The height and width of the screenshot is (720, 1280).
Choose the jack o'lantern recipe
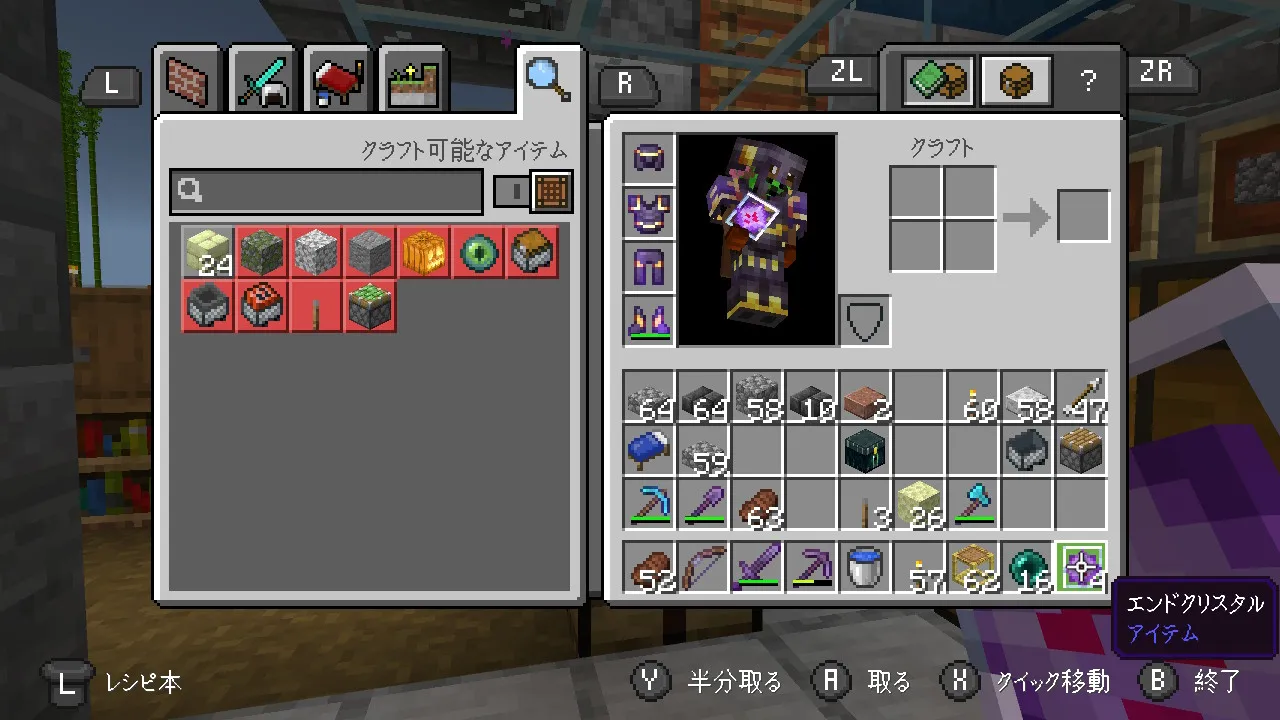click(x=422, y=252)
